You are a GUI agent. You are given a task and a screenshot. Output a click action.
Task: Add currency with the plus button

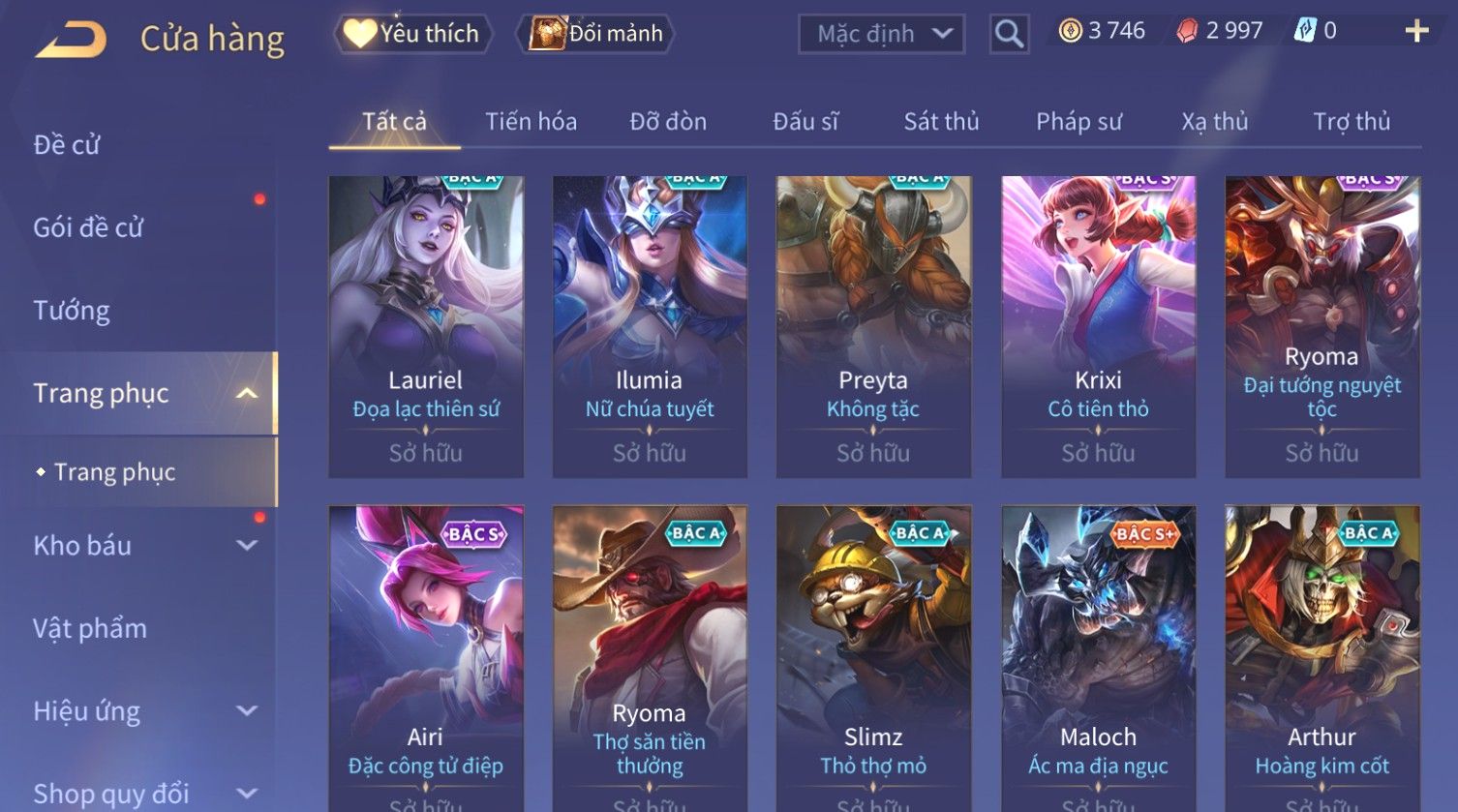pyautogui.click(x=1416, y=32)
